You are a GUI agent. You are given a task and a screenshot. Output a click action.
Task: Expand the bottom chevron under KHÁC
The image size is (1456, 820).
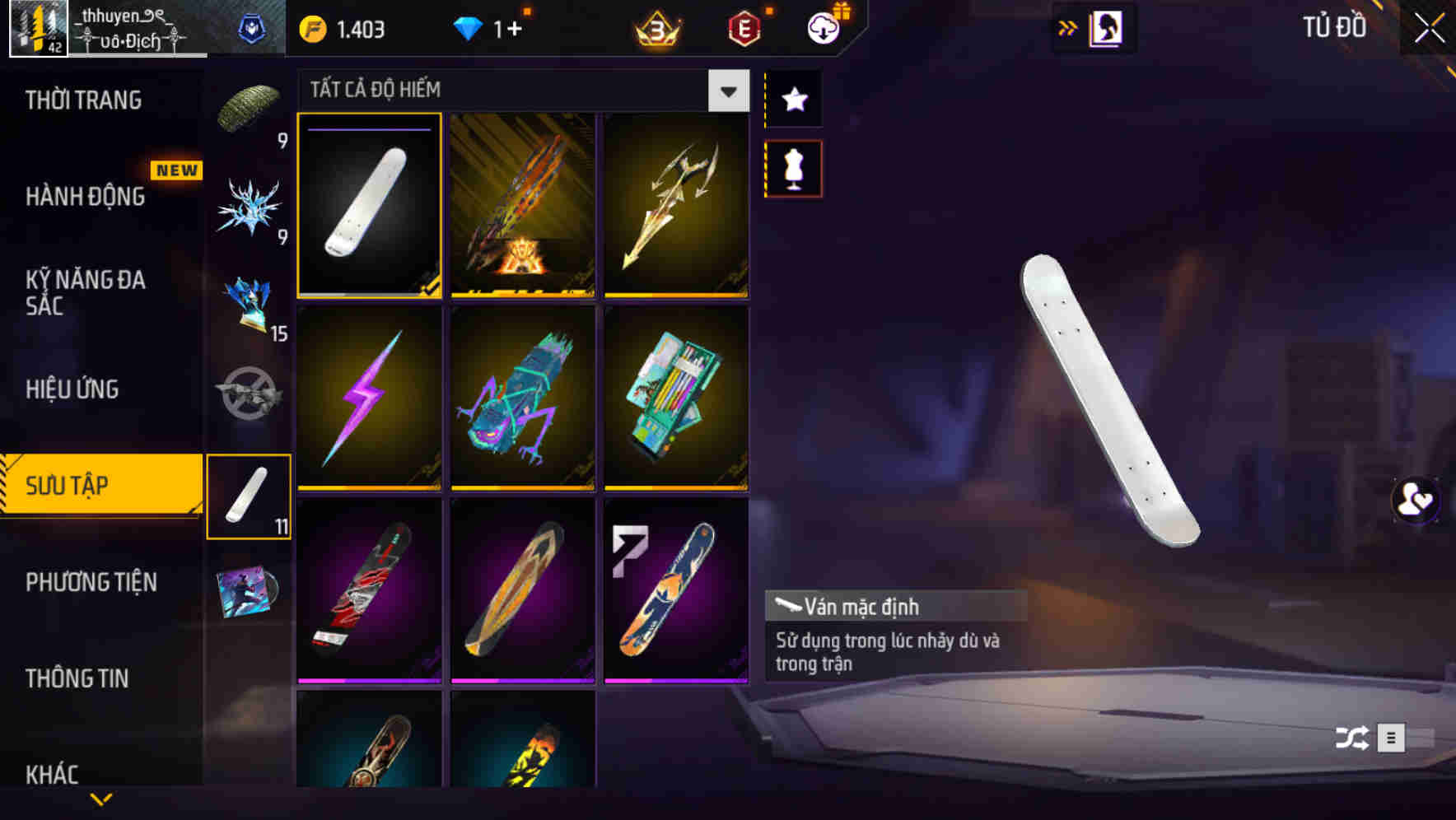coord(100,800)
